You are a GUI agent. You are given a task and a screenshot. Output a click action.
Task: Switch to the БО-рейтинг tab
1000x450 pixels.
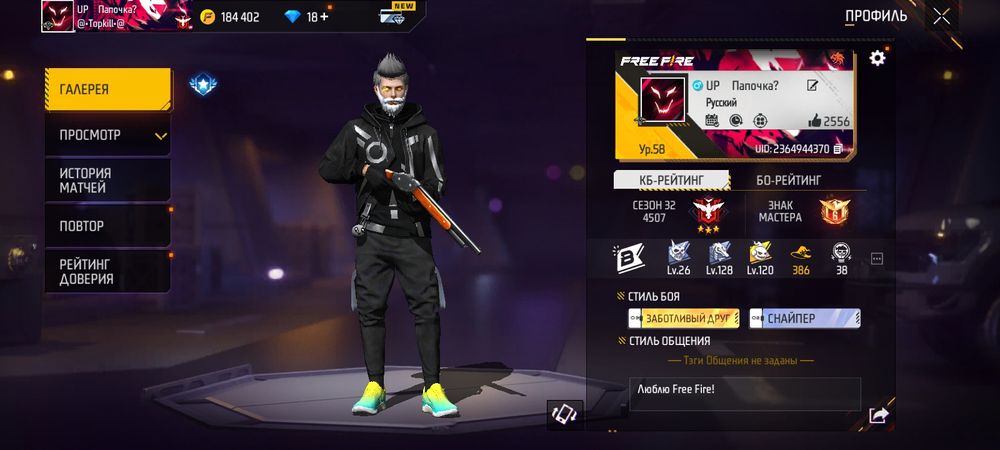[789, 180]
